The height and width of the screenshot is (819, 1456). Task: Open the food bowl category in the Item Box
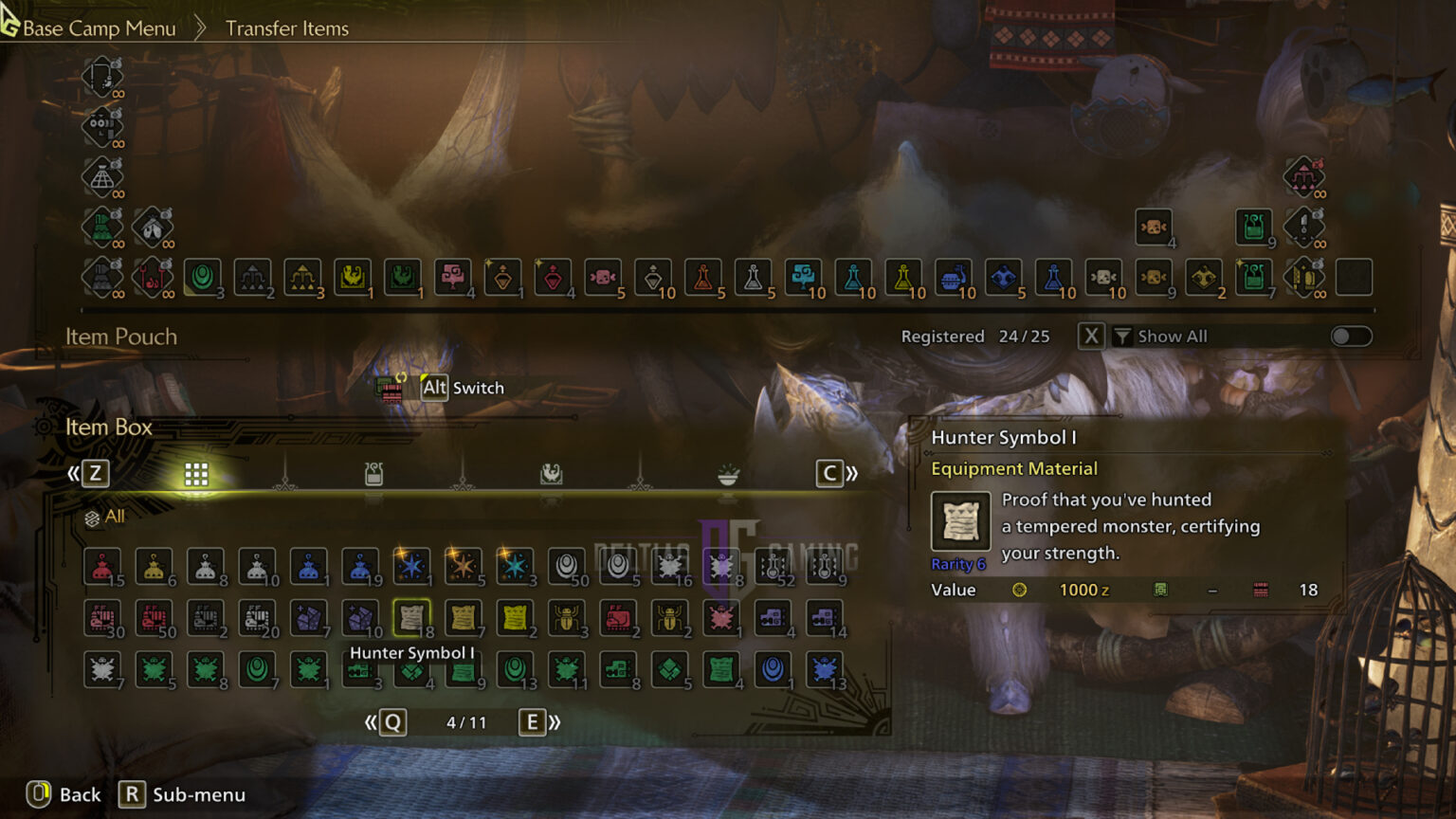pos(726,473)
